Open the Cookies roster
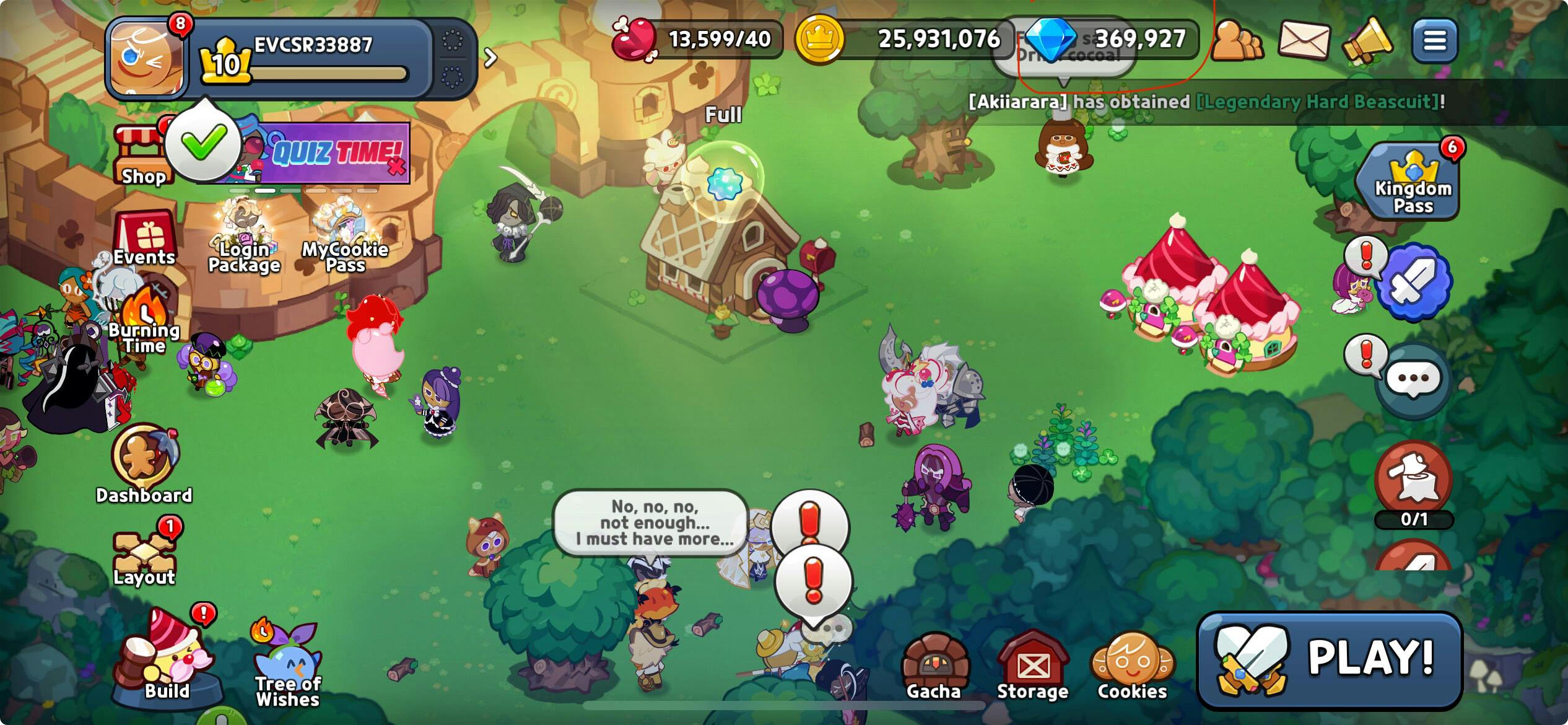This screenshot has height=725, width=1568. 1132,669
